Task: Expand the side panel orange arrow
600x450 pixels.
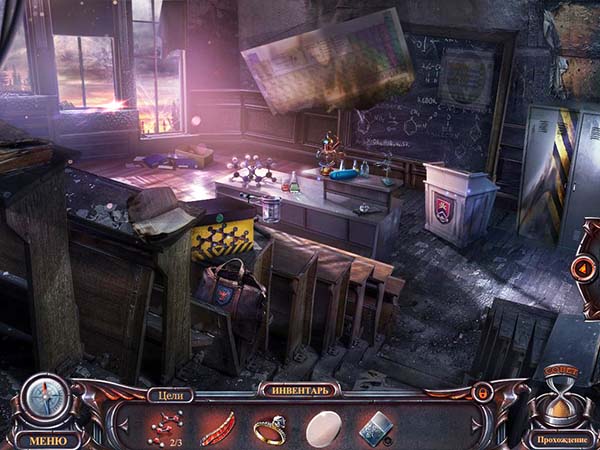Action: [x=582, y=268]
